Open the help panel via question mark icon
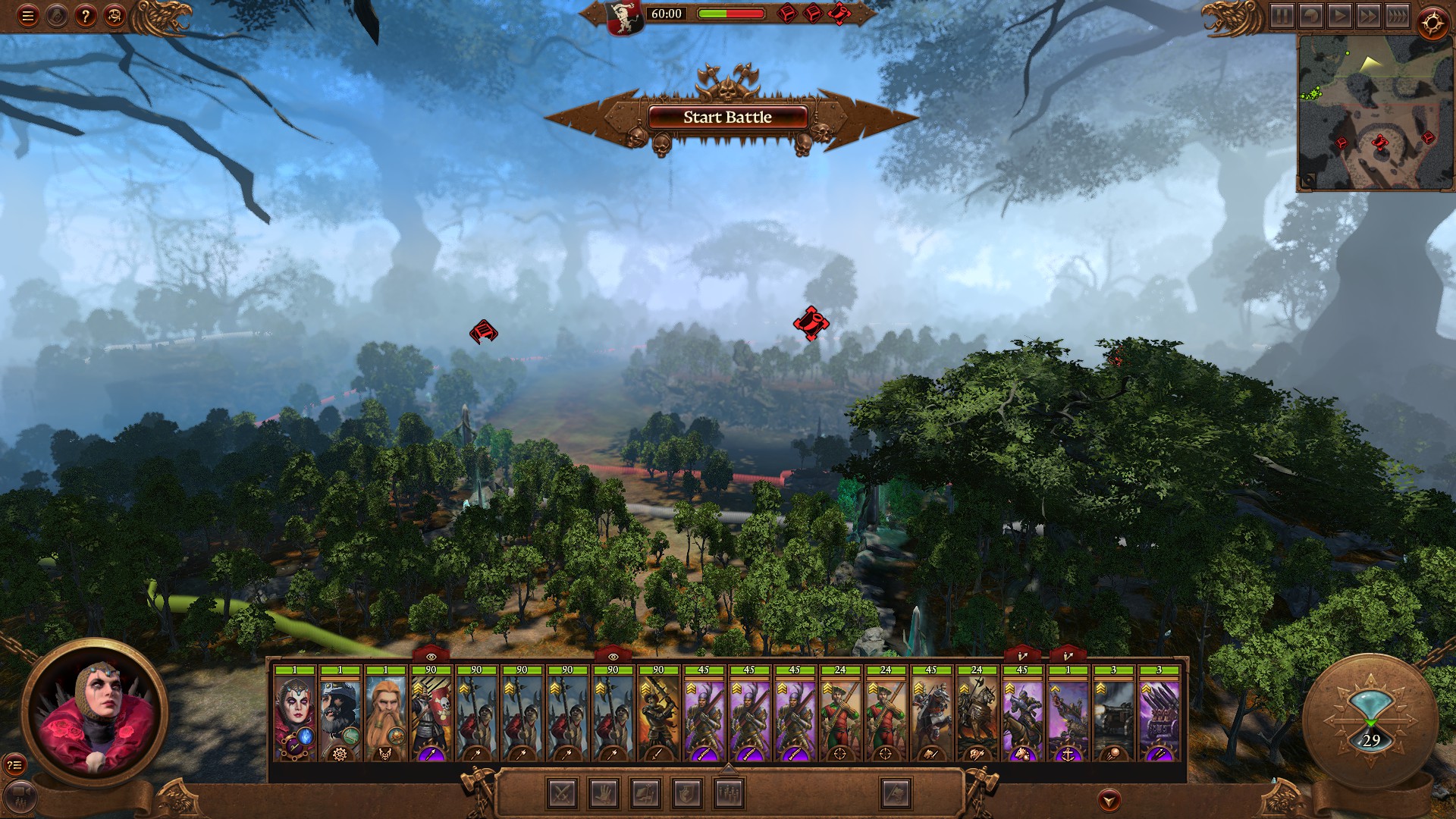This screenshot has height=819, width=1456. (x=85, y=15)
